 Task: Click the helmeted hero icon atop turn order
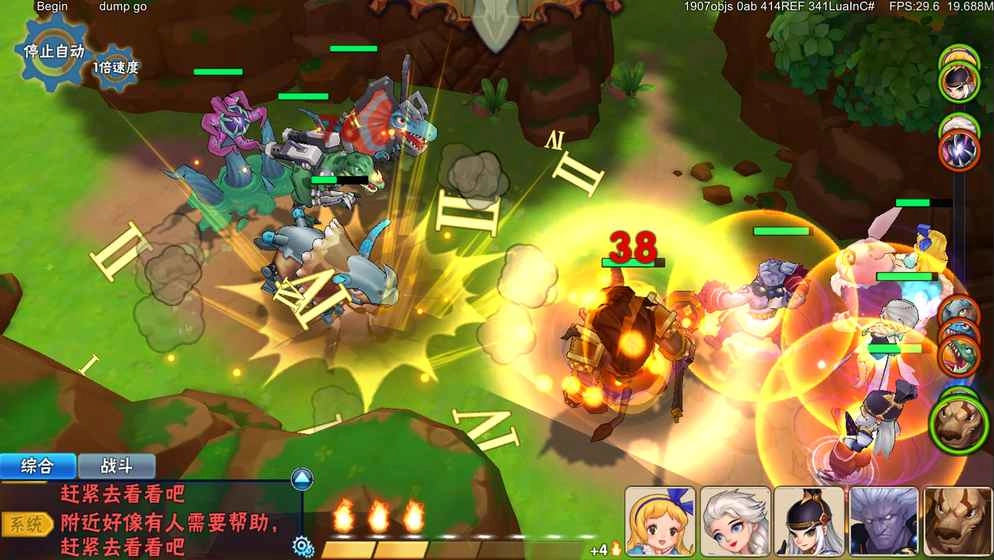(x=959, y=78)
